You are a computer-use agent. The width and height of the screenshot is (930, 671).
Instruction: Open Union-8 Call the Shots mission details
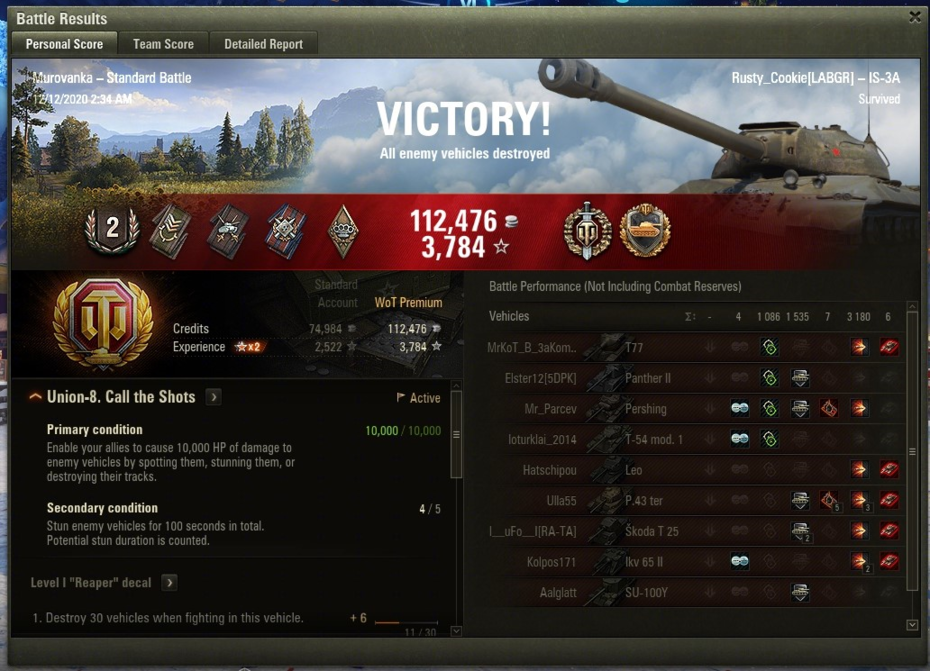click(213, 397)
